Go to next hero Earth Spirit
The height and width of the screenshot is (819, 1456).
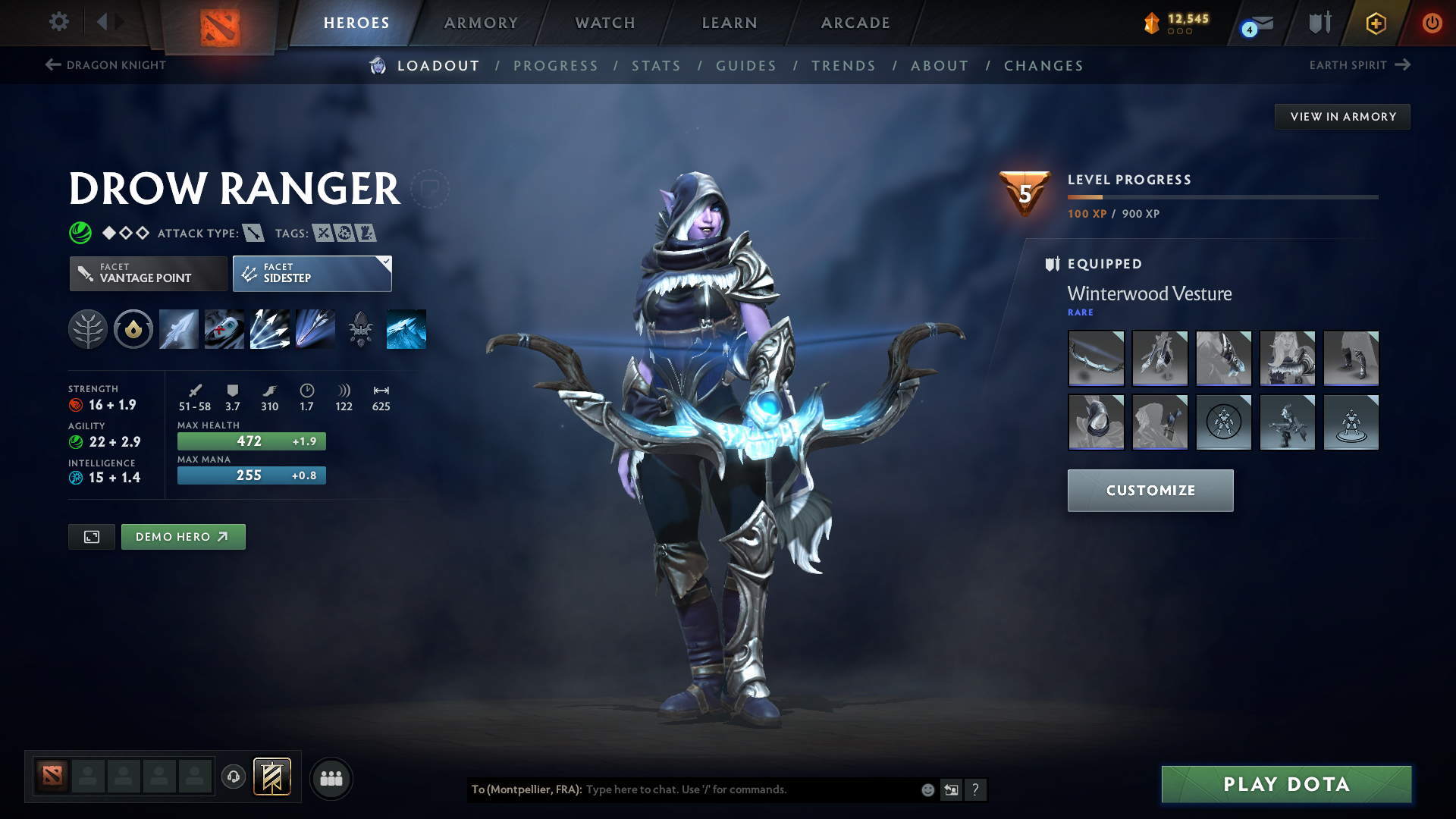[x=1359, y=65]
